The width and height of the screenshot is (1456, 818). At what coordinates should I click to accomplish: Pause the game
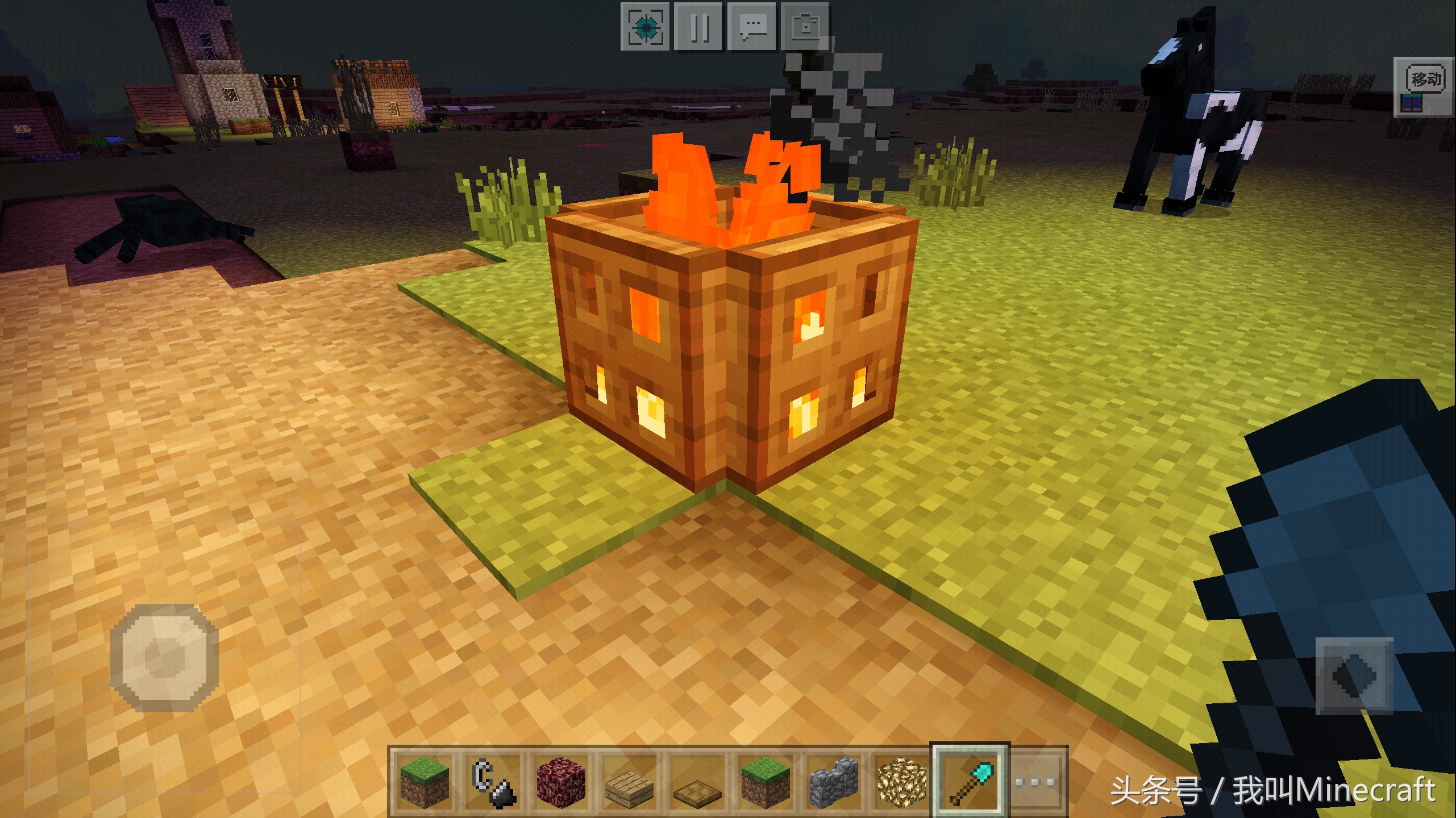(x=698, y=27)
